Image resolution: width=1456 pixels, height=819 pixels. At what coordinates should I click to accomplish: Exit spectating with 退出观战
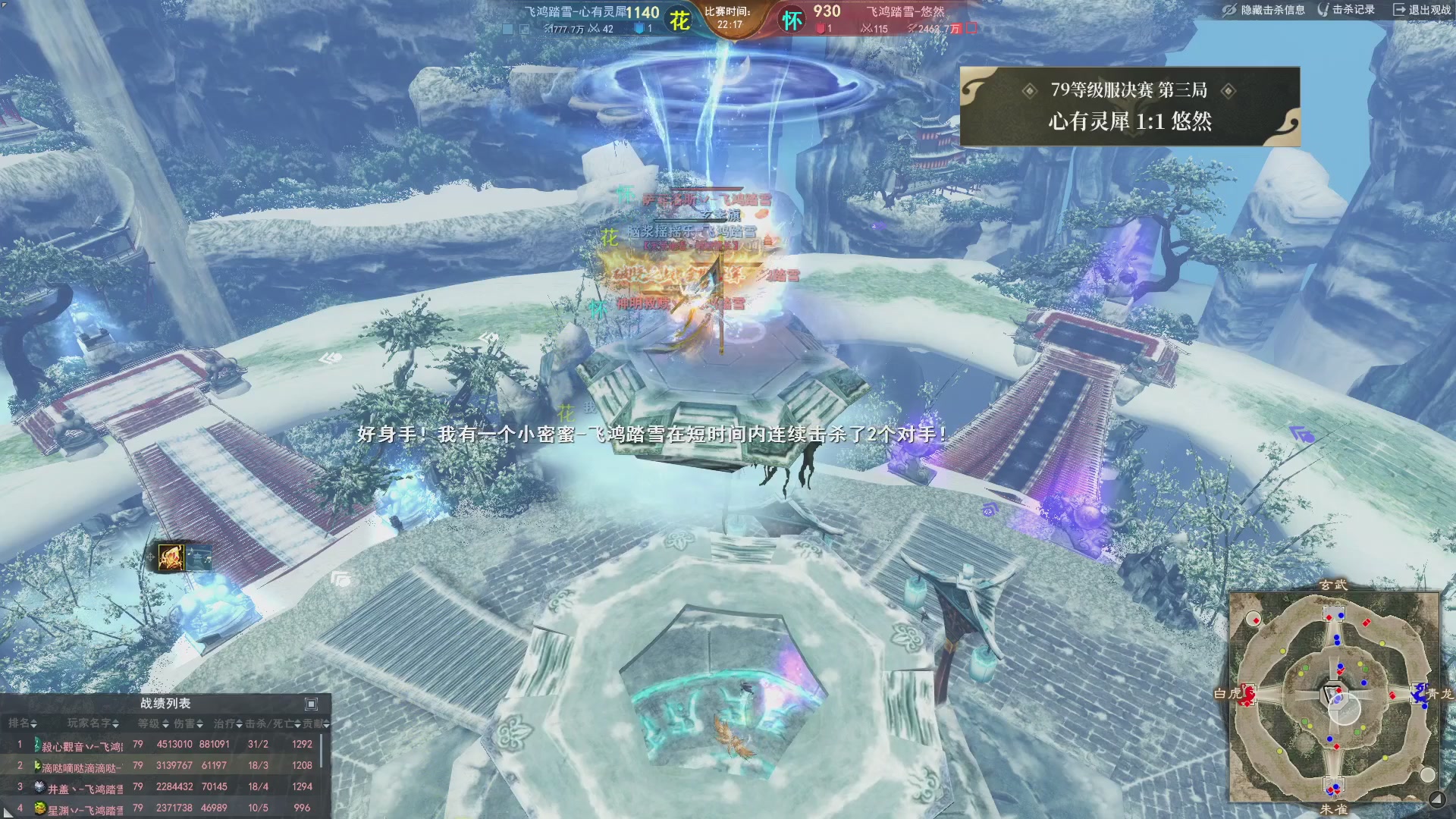(1422, 10)
